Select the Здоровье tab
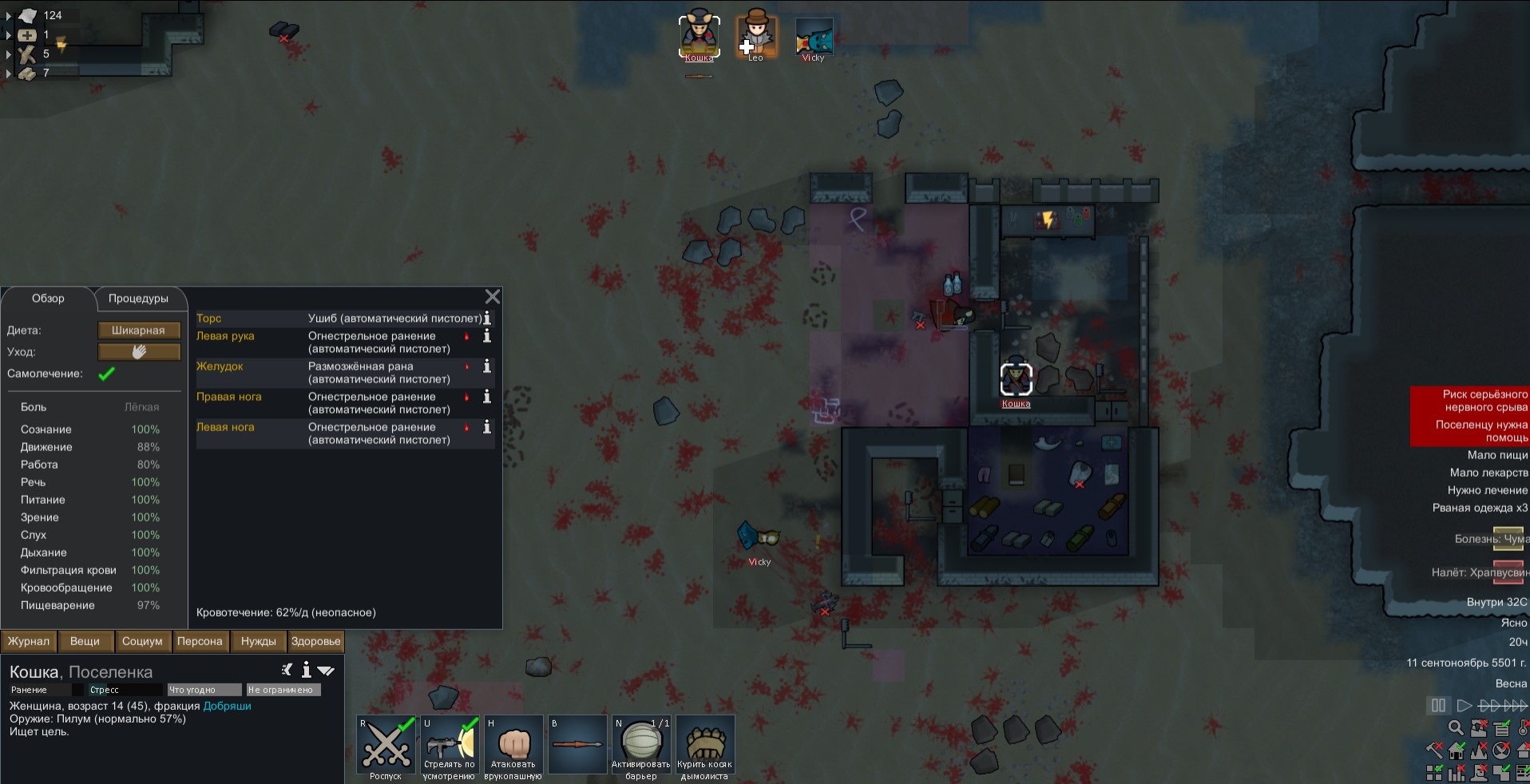This screenshot has height=784, width=1530. pos(315,641)
